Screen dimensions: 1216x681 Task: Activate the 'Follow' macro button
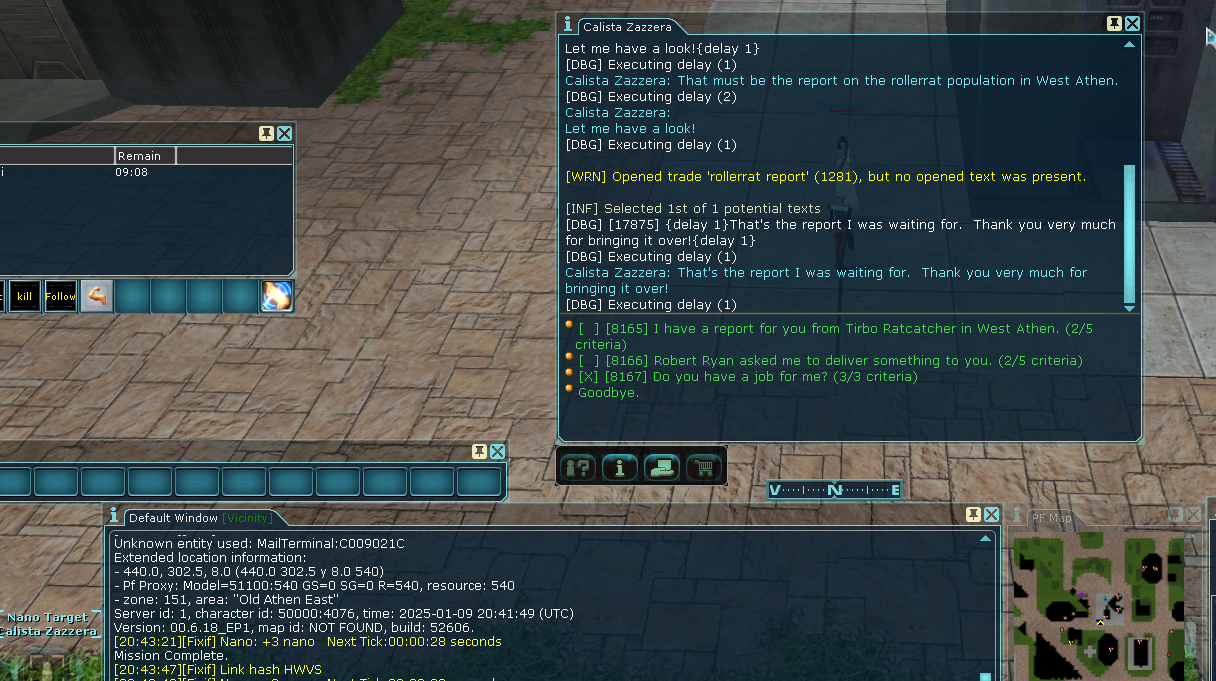tap(60, 296)
